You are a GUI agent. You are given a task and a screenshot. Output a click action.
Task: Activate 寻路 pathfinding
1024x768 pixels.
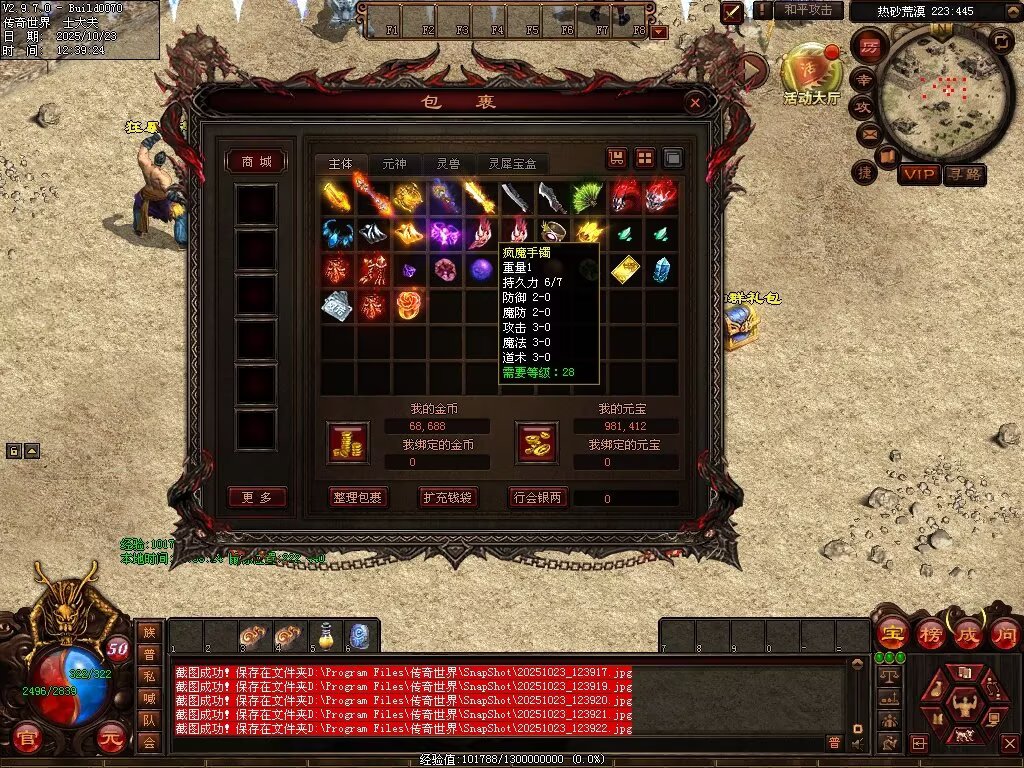click(x=964, y=174)
